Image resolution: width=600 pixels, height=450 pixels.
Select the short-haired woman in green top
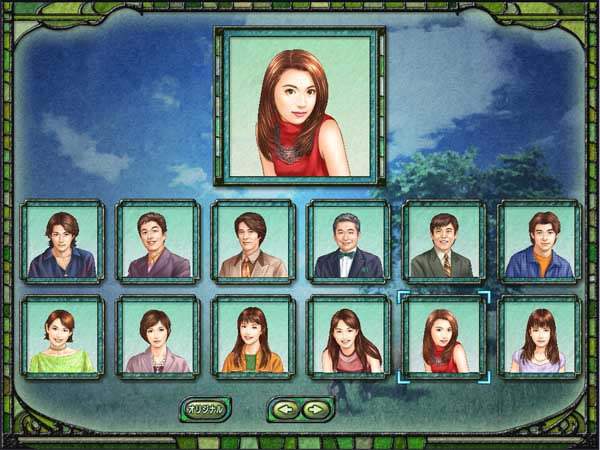coord(62,337)
